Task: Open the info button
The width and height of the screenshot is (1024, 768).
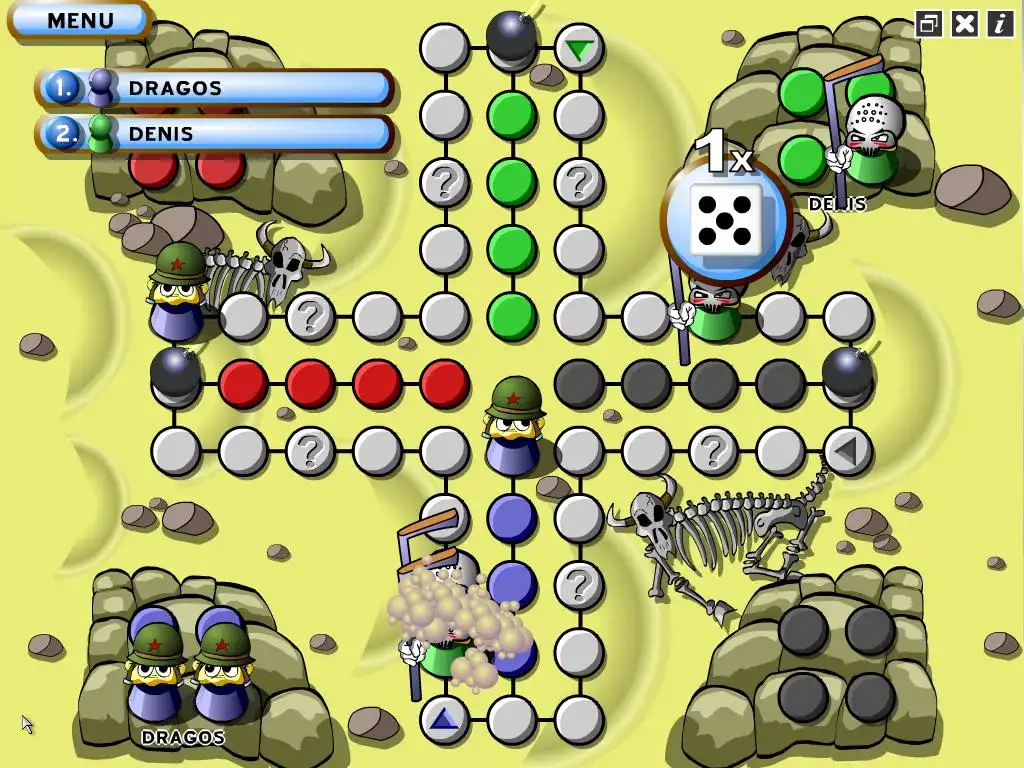Action: point(1000,24)
